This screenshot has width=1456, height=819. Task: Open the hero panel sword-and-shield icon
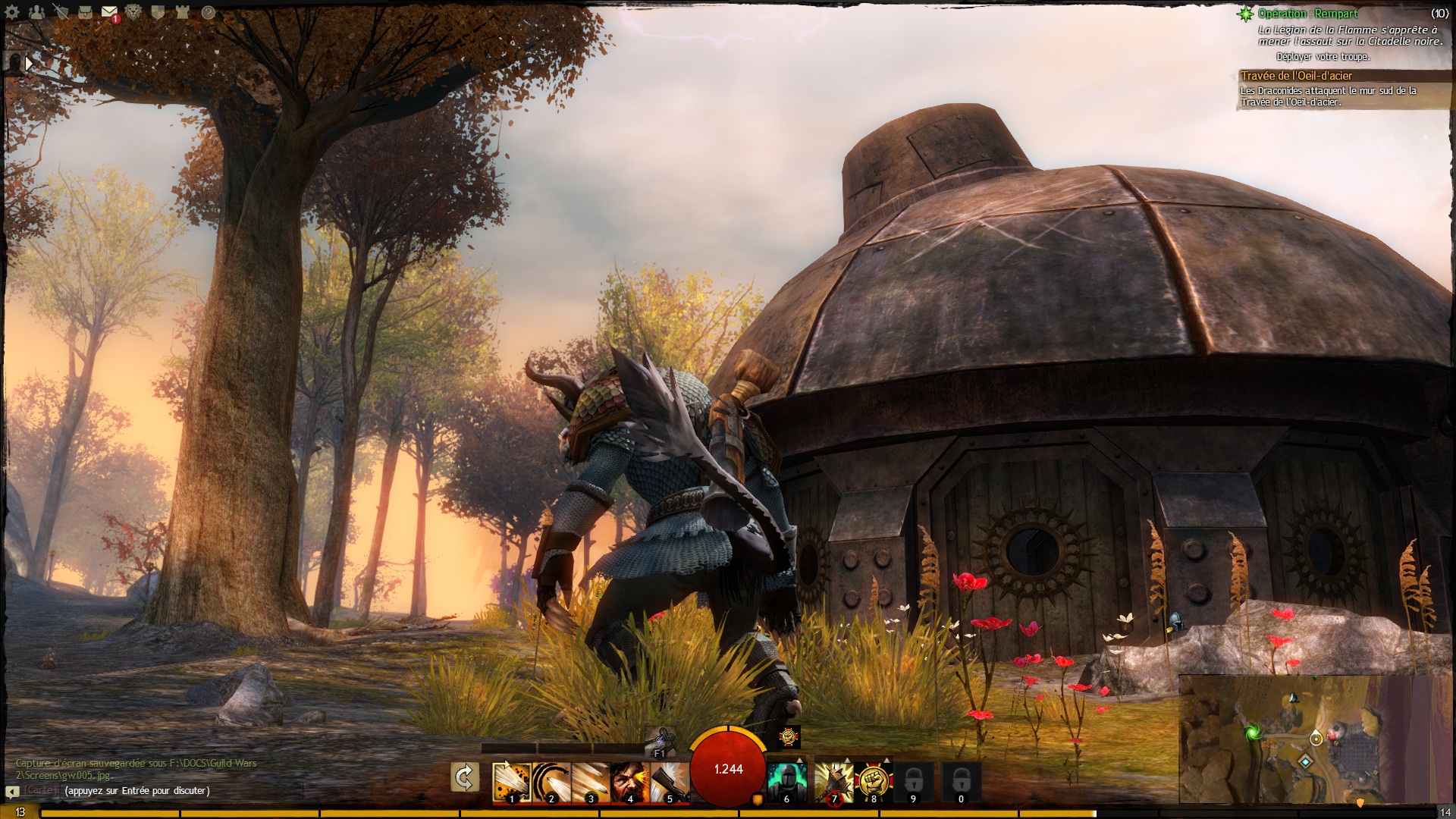click(x=61, y=12)
